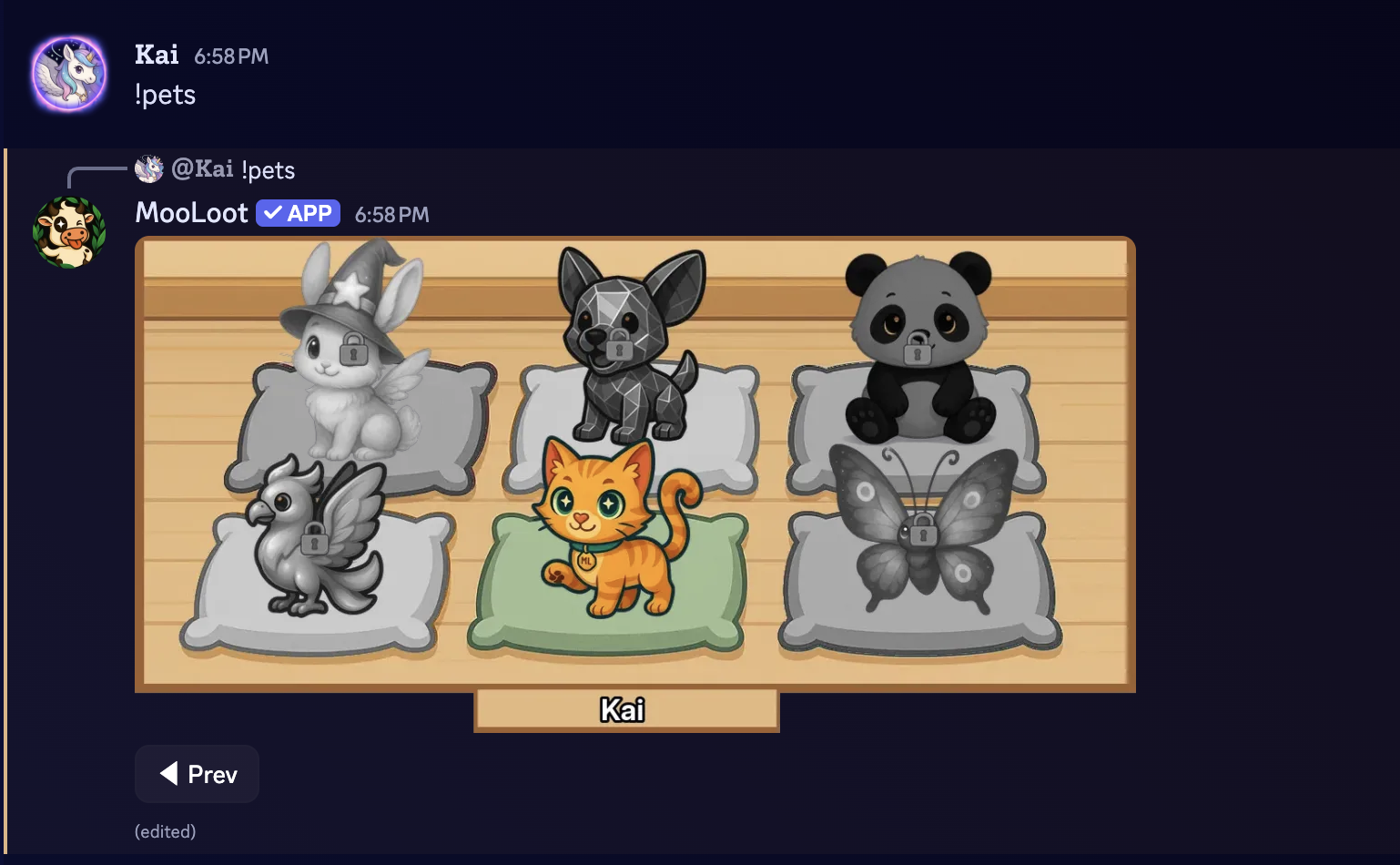The image size is (1400, 865).
Task: Click the verified APP badge next to MooLoot
Action: 298,212
